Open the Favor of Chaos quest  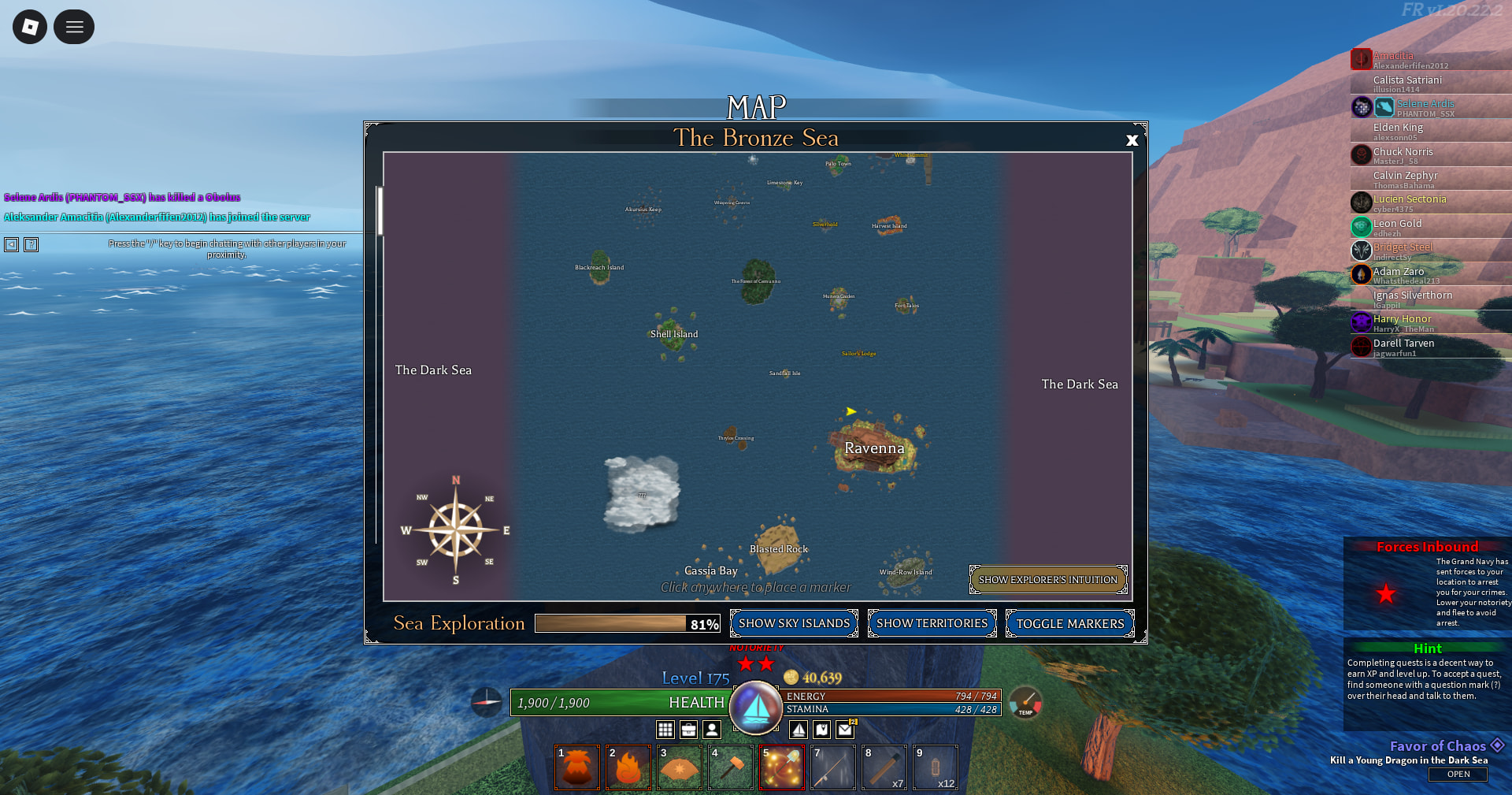pos(1458,775)
